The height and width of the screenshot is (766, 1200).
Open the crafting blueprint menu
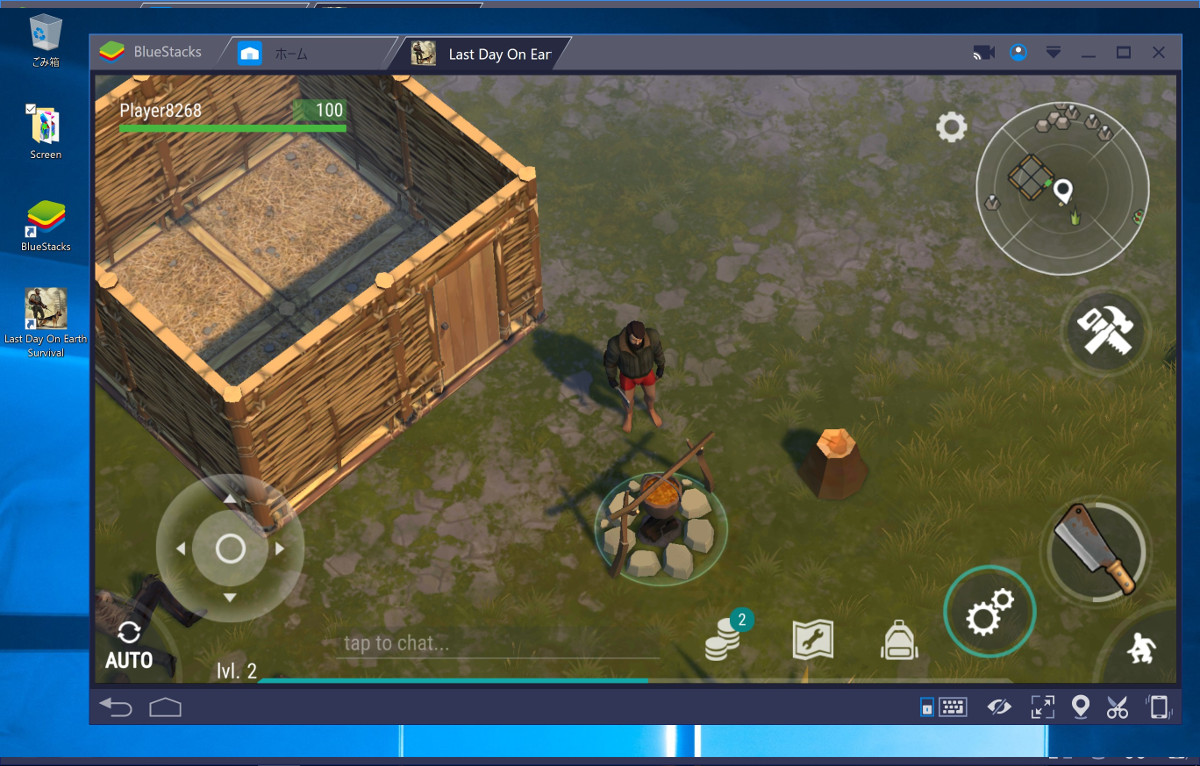(813, 640)
